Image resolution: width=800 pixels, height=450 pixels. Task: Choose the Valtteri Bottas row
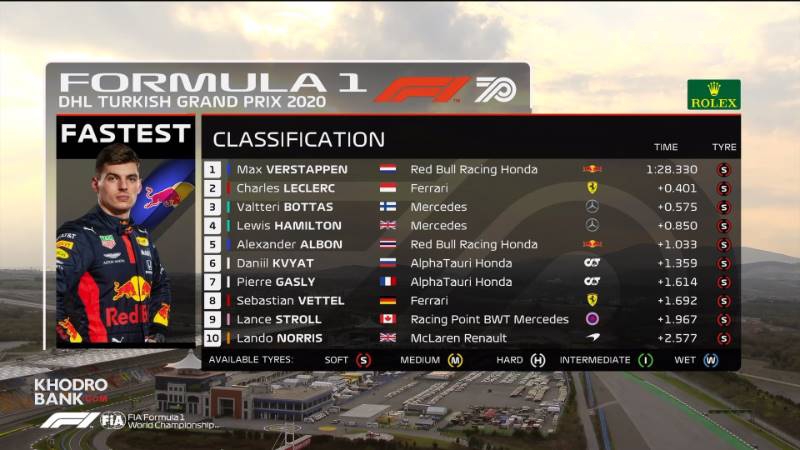[285, 207]
